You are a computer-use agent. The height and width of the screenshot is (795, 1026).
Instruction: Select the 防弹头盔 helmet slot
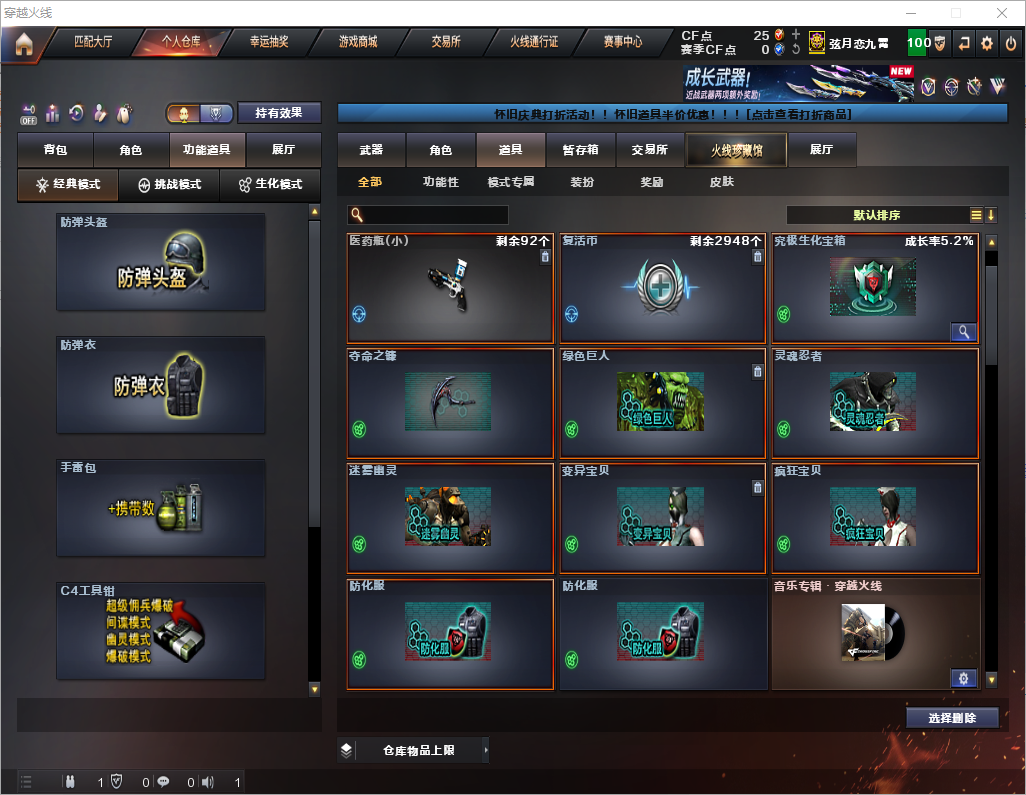coord(161,262)
